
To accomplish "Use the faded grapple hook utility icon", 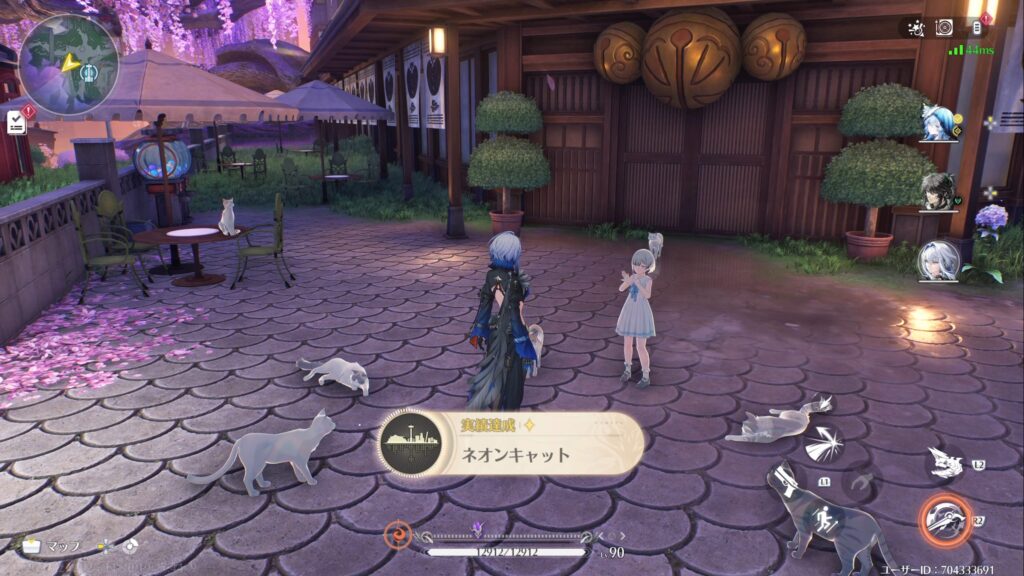I will point(860,487).
